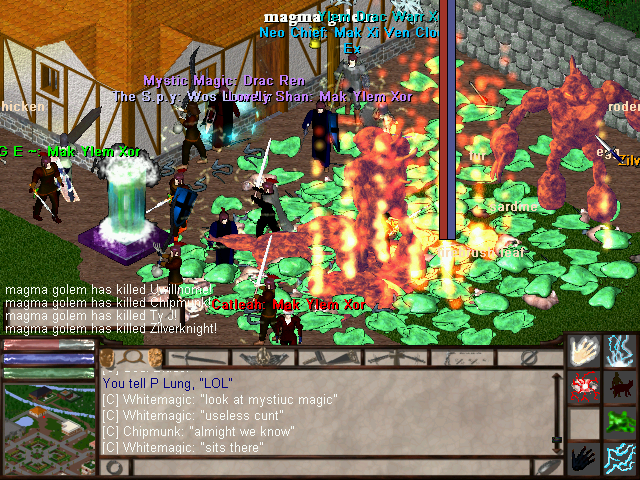Select the sword icon in the toolbar
Screen dimensions: 640x480
pyautogui.click(x=191, y=357)
